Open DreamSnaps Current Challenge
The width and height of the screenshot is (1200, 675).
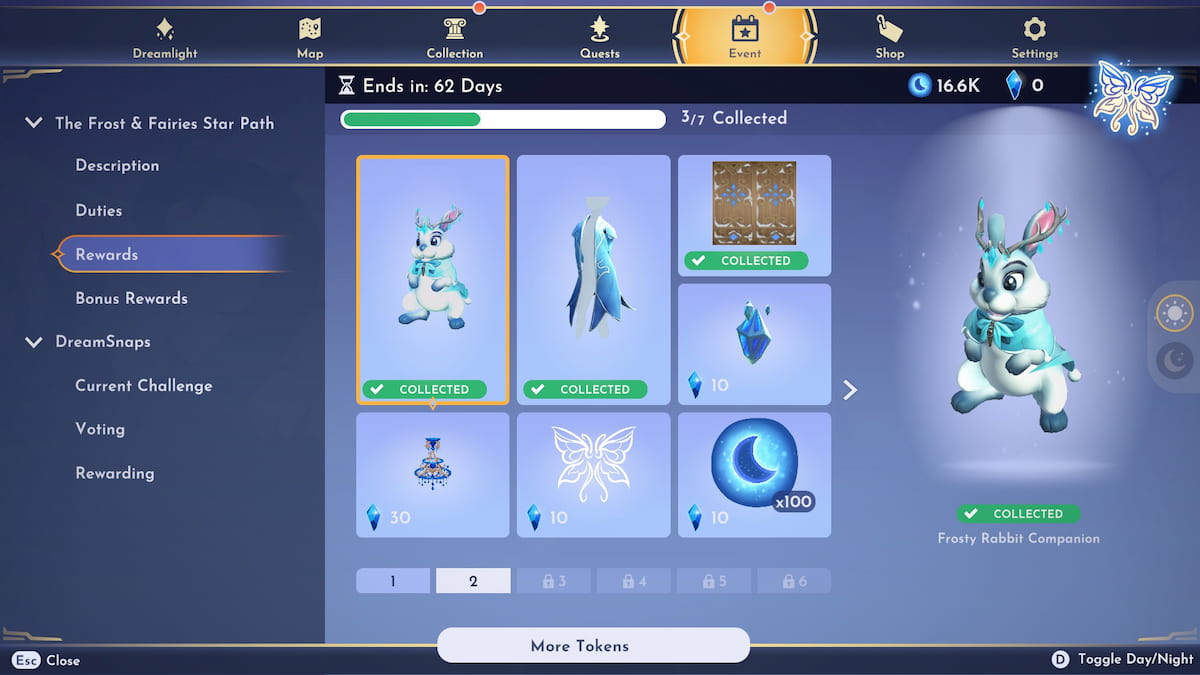[x=143, y=386]
